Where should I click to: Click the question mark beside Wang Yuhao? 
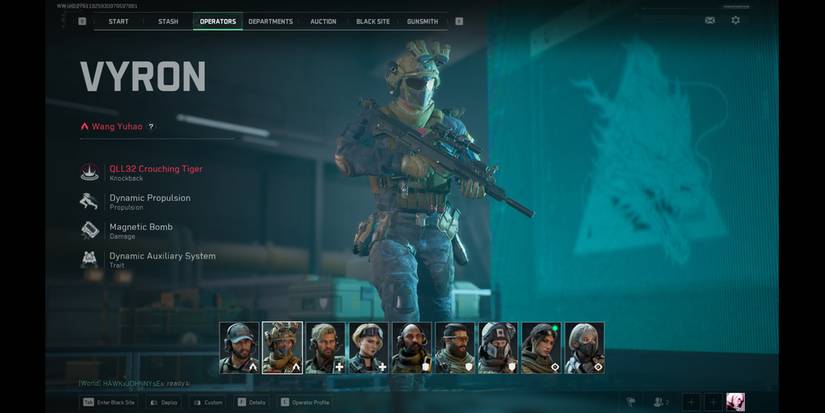pyautogui.click(x=152, y=127)
